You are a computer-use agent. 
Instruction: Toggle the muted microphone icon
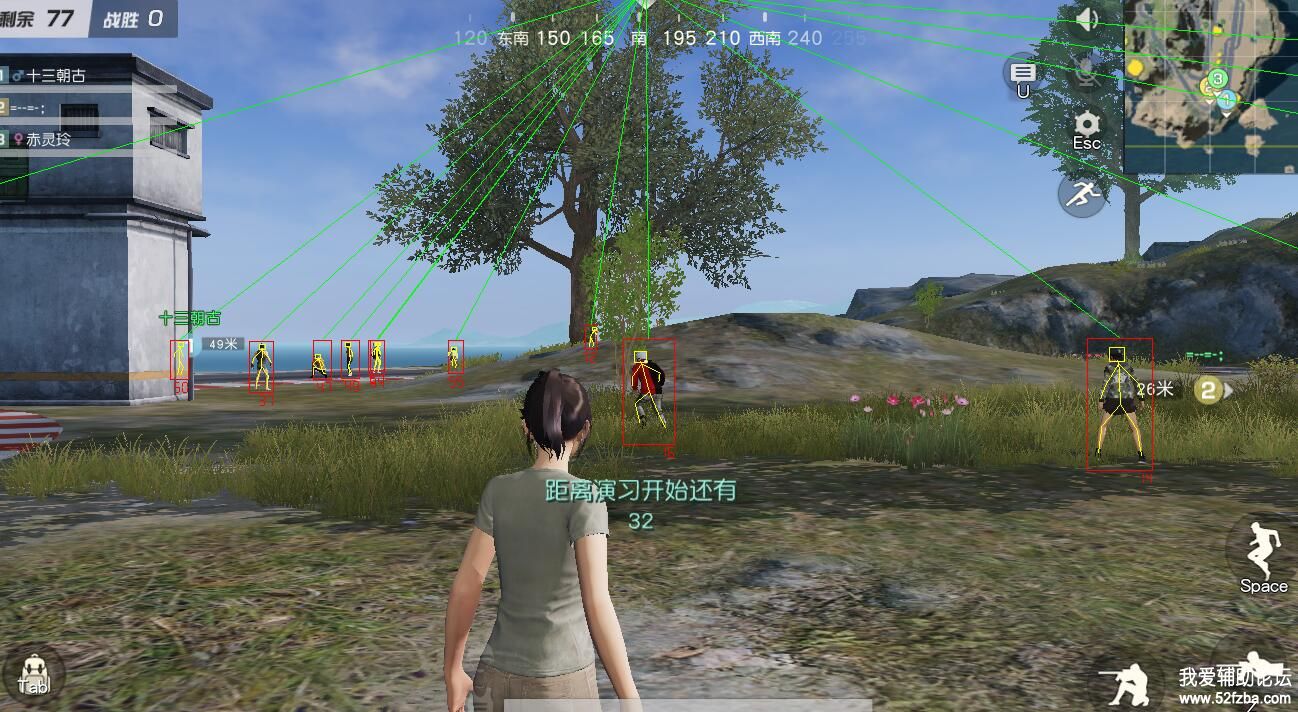pos(1087,70)
